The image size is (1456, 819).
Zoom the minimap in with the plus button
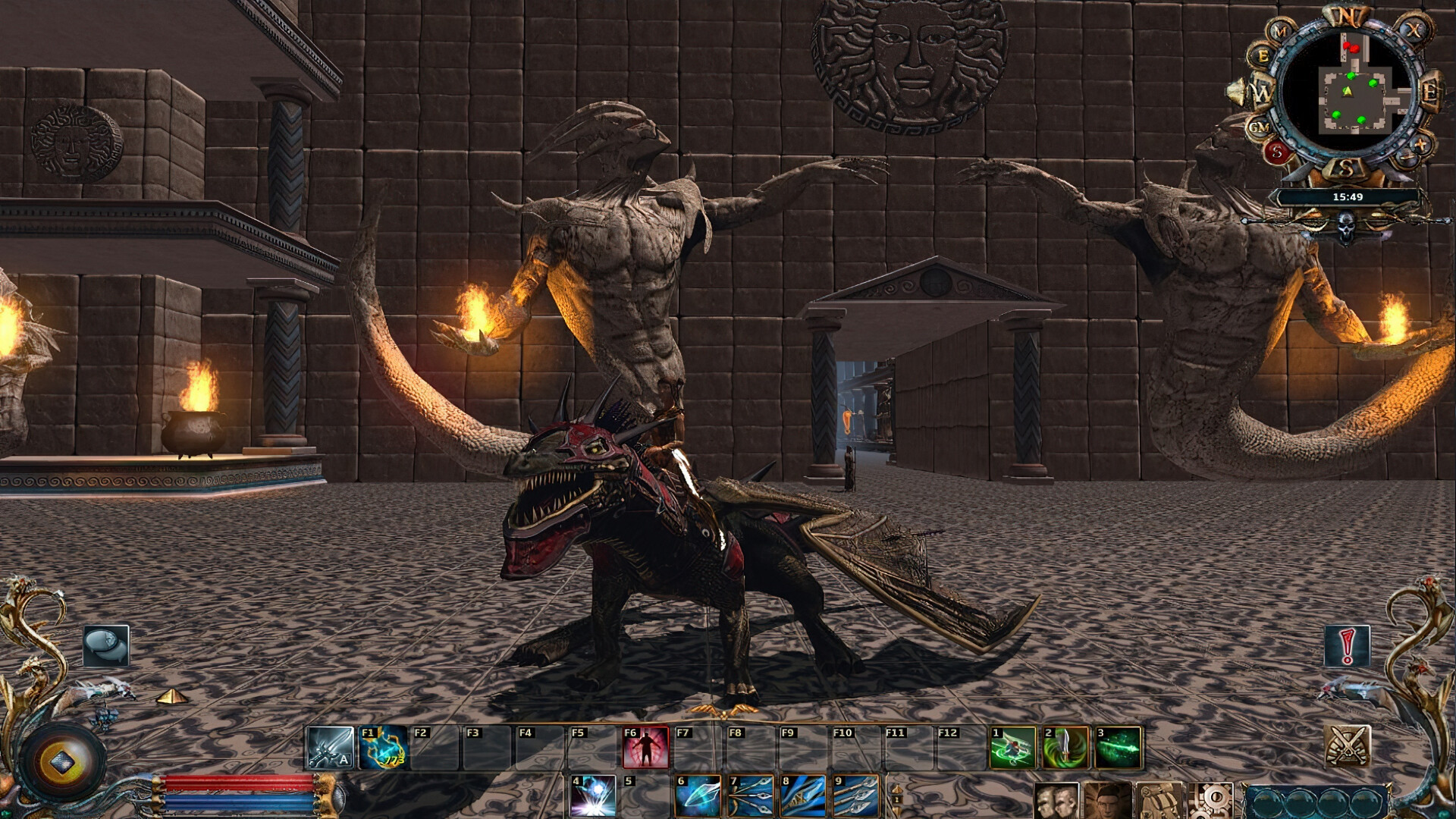[1420, 143]
